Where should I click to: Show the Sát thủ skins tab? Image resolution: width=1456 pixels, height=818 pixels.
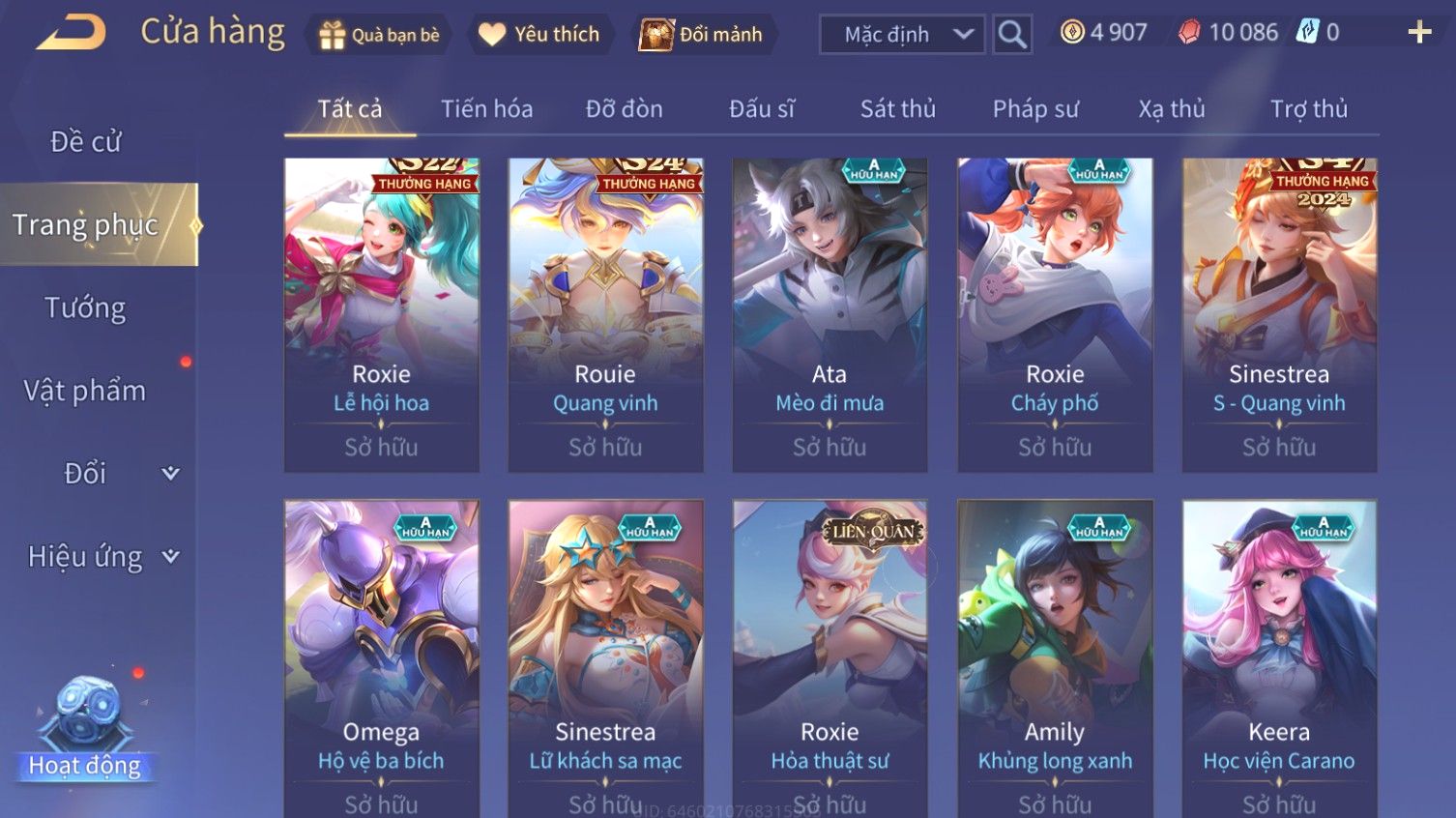[897, 109]
